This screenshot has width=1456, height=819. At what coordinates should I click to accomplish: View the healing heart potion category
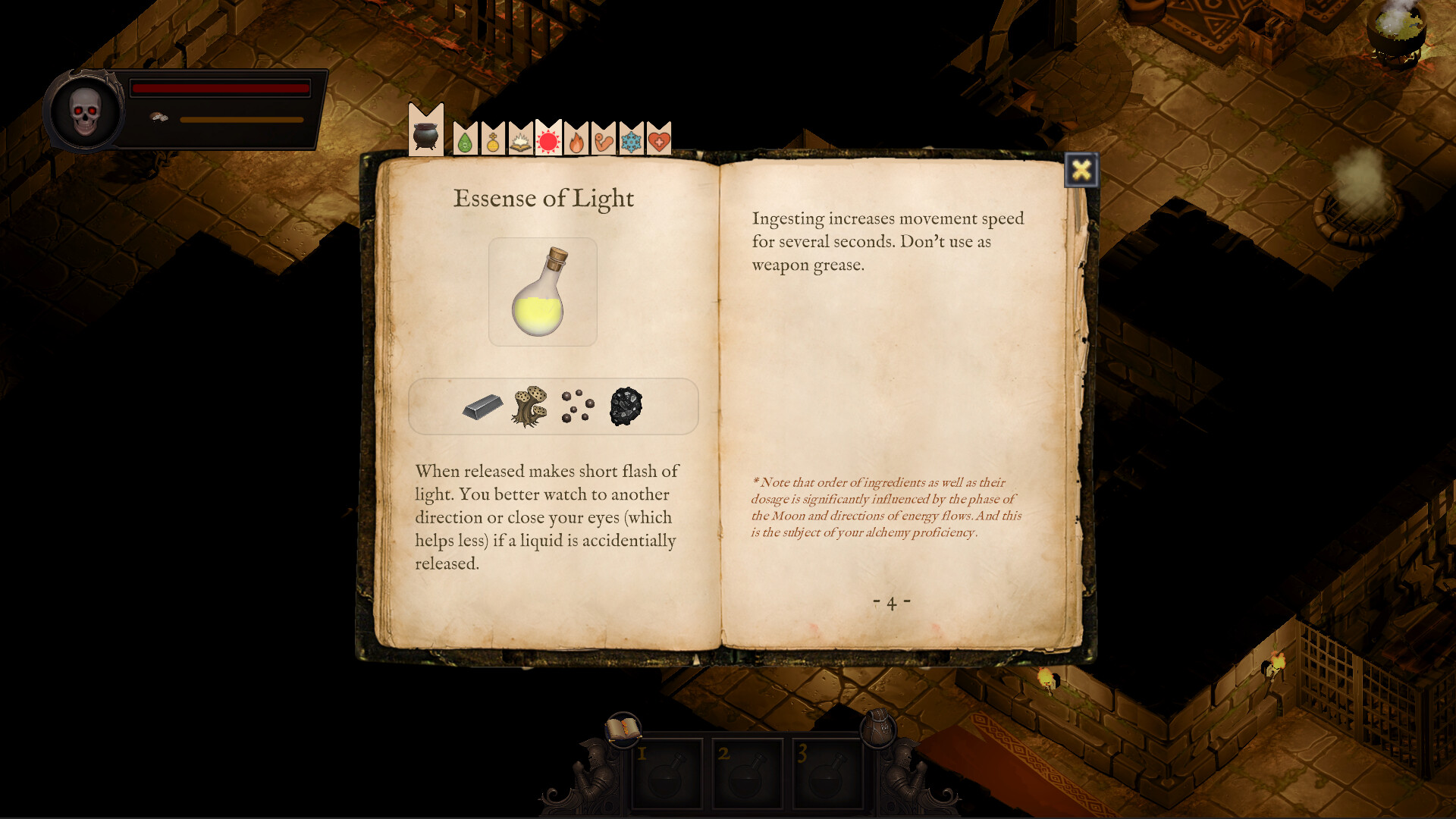(x=659, y=136)
